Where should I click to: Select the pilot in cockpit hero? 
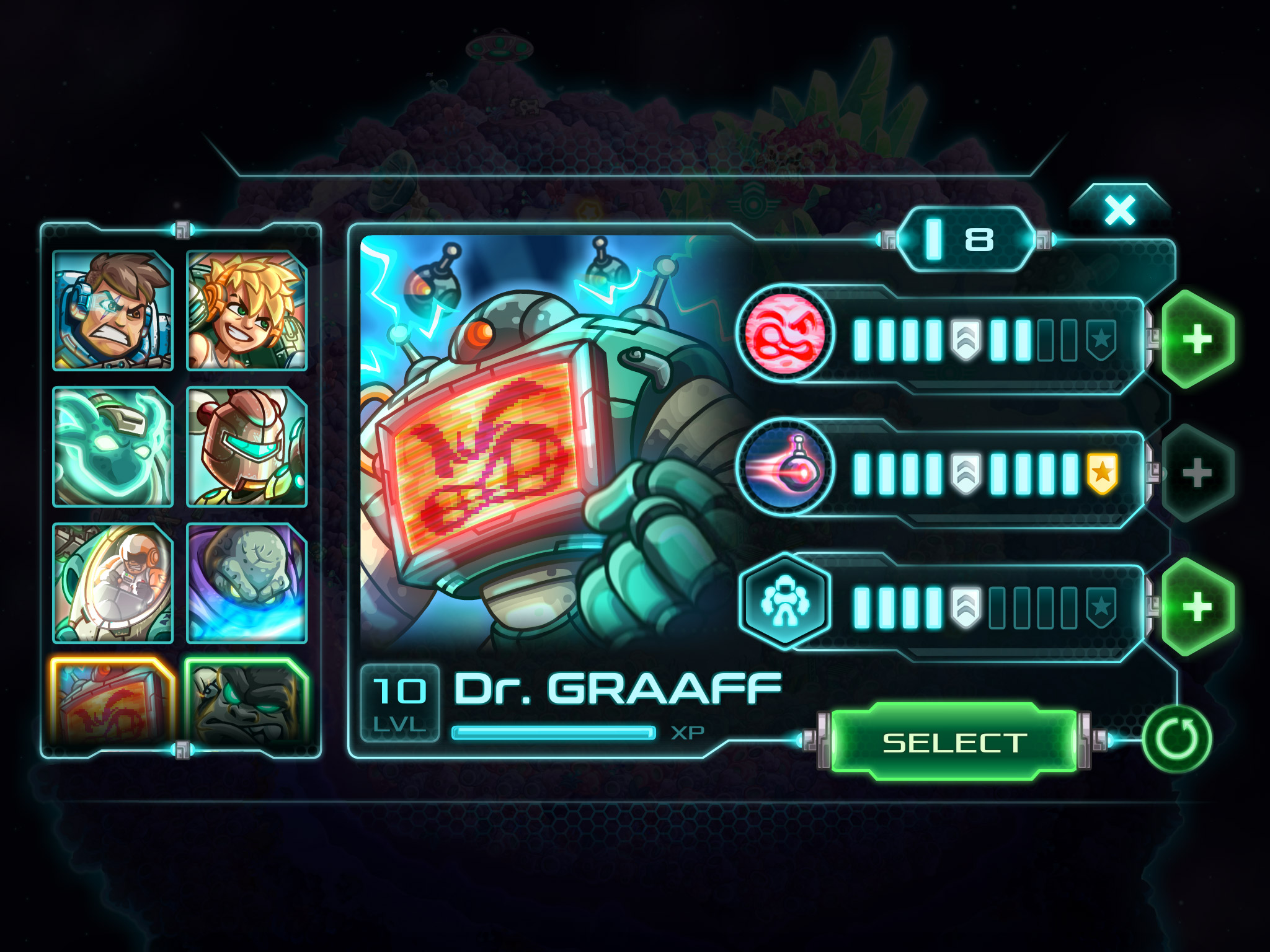coord(113,583)
